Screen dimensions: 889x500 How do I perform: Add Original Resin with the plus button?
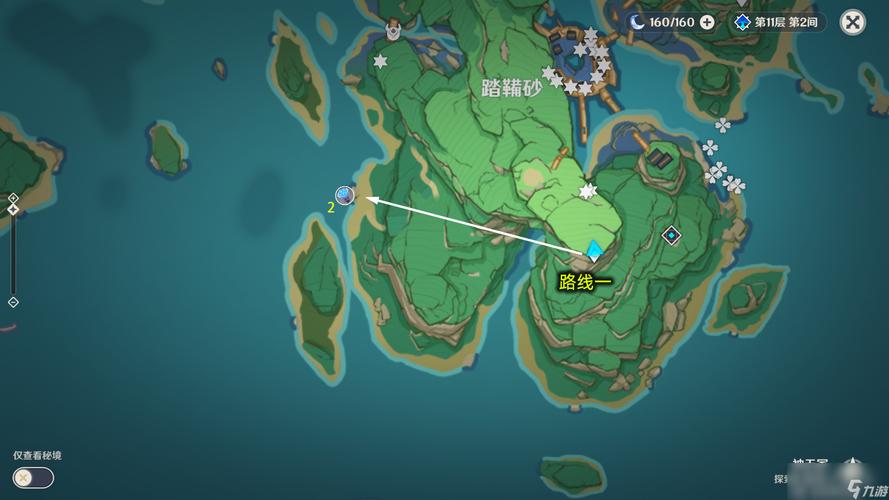pos(708,22)
